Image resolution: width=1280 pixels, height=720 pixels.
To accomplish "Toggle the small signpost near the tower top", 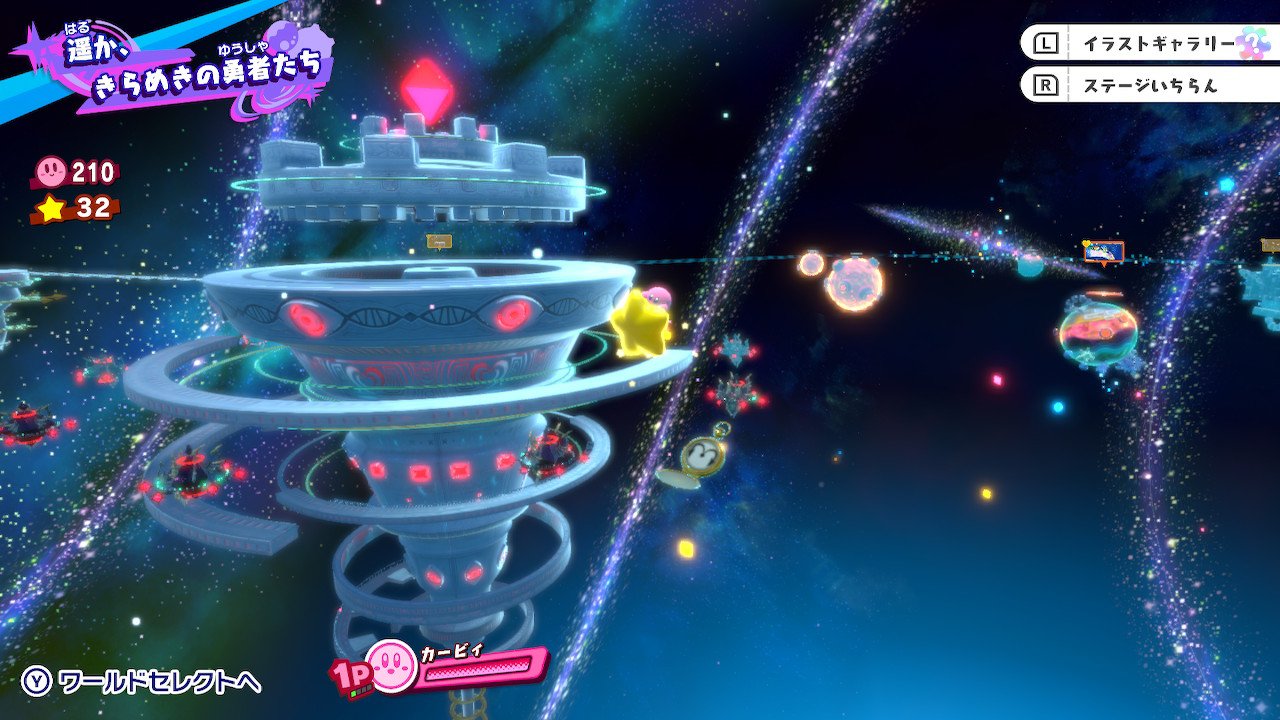I will point(439,240).
